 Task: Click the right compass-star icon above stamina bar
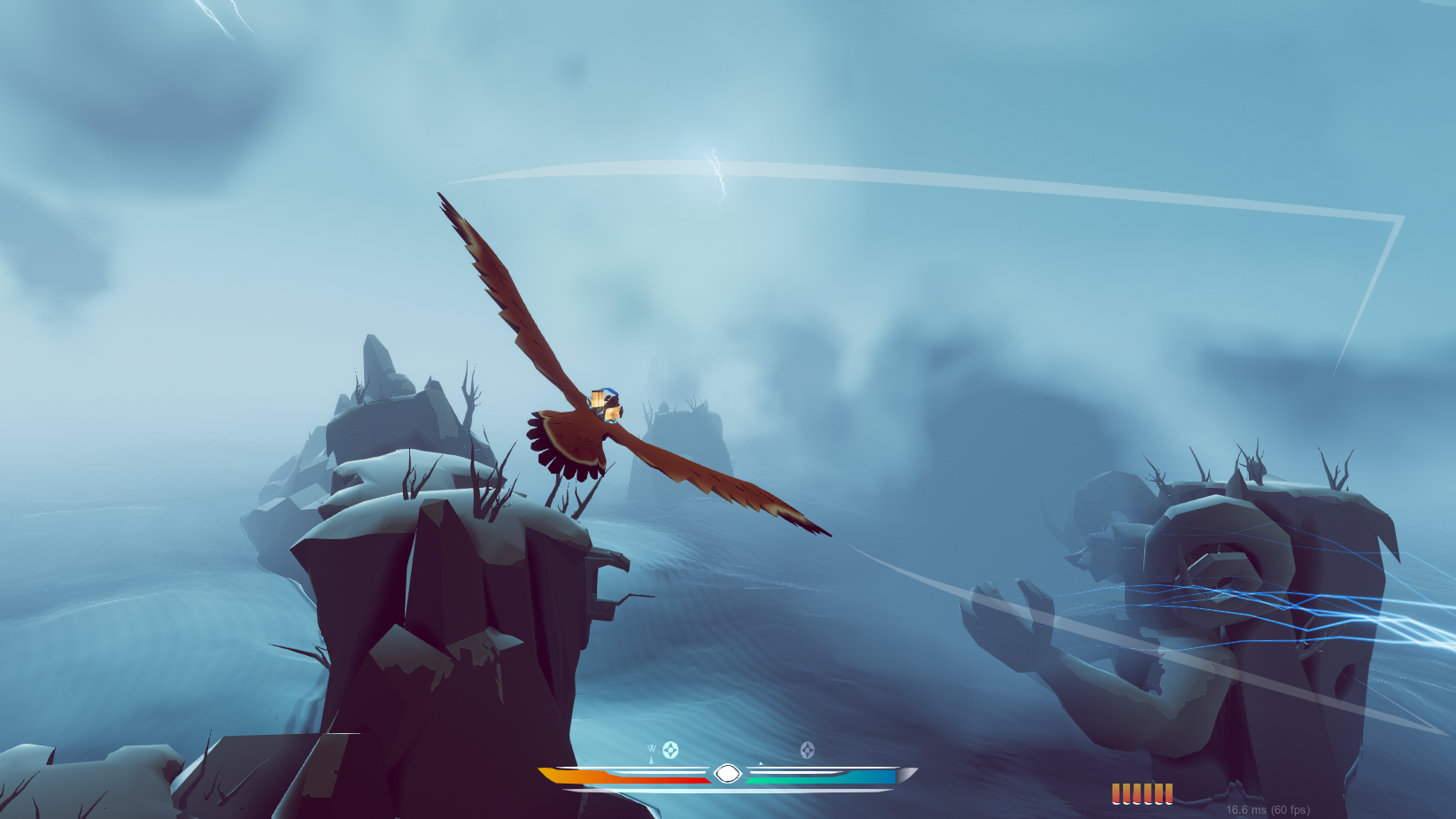[x=808, y=749]
